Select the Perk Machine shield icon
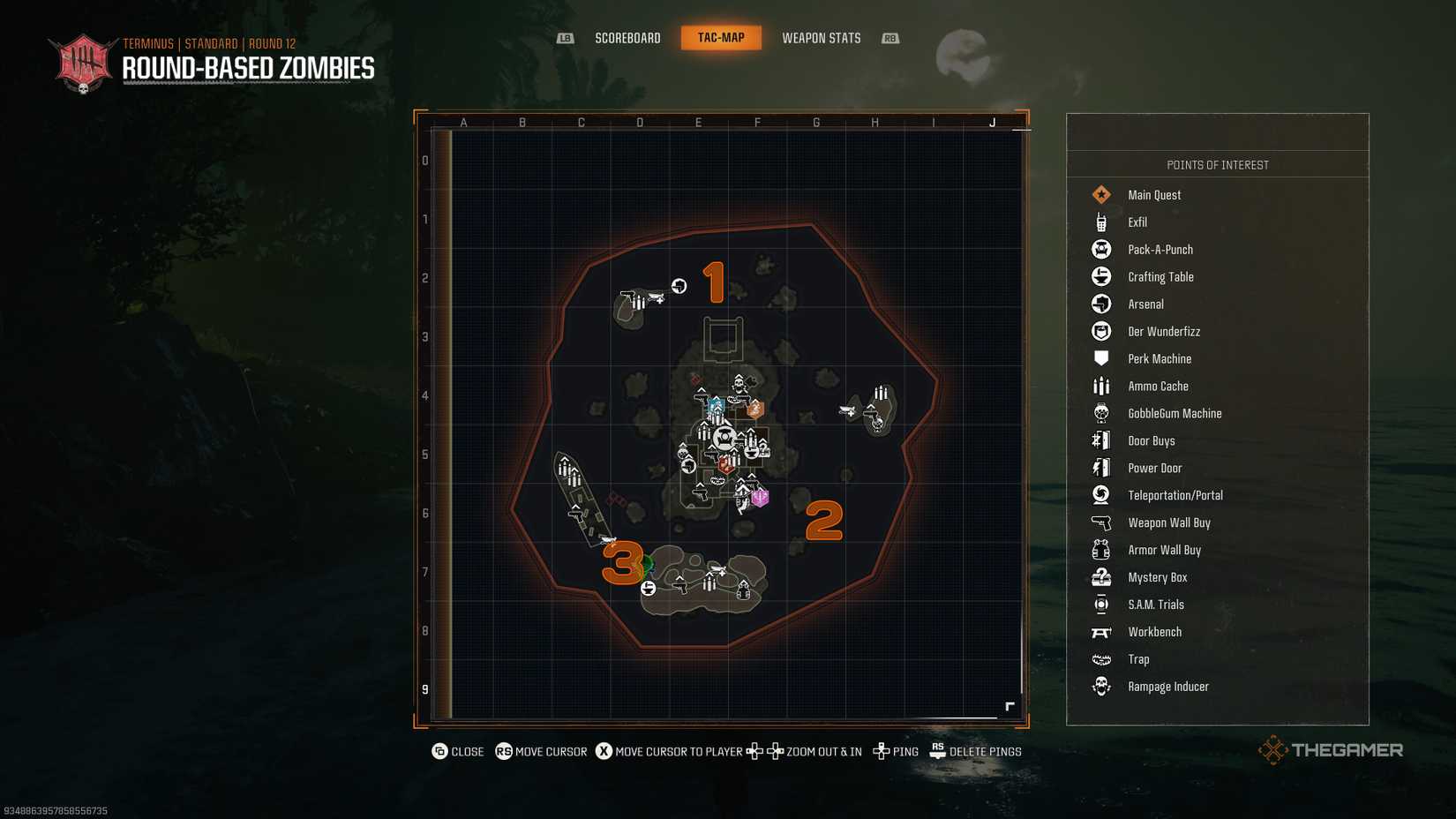Image resolution: width=1456 pixels, height=819 pixels. click(1100, 358)
